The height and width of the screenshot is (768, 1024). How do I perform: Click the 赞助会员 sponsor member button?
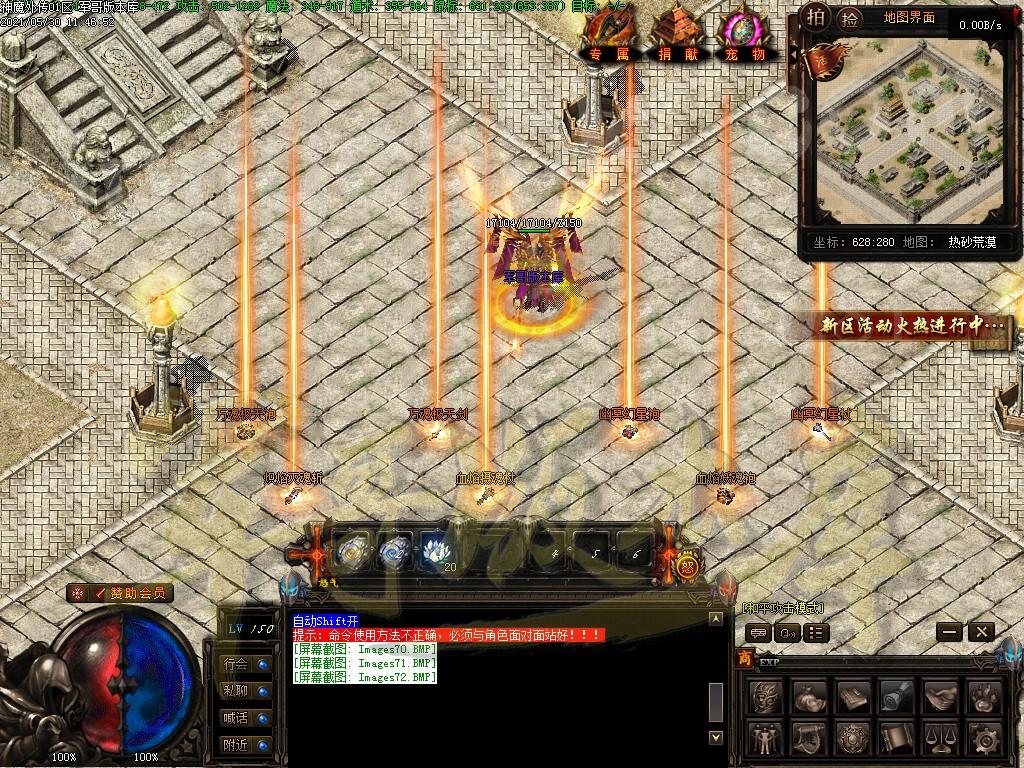point(121,593)
